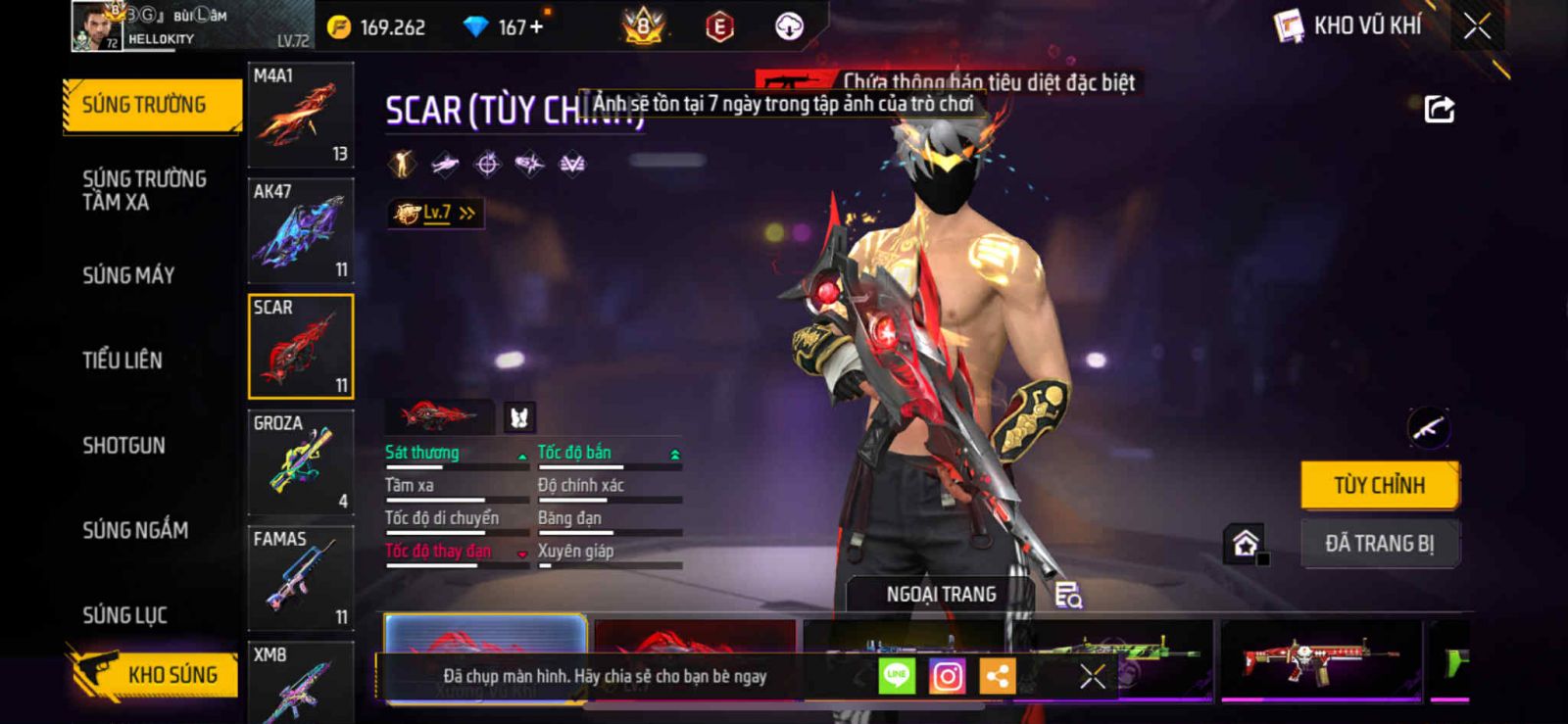Open the Súng Ngắm category

coord(135,530)
